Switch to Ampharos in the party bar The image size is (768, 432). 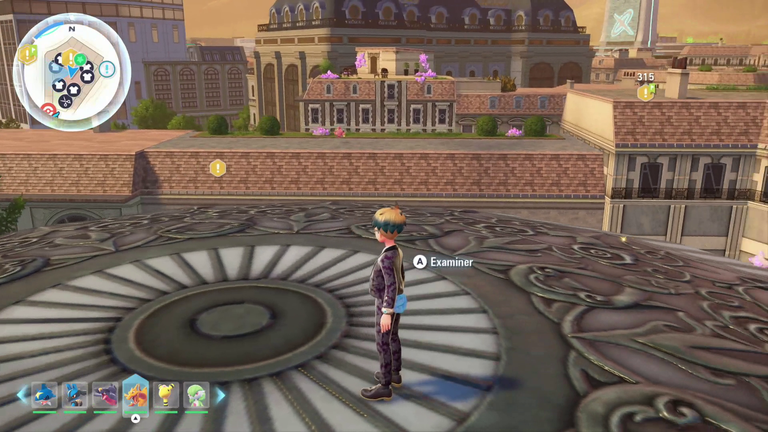166,395
